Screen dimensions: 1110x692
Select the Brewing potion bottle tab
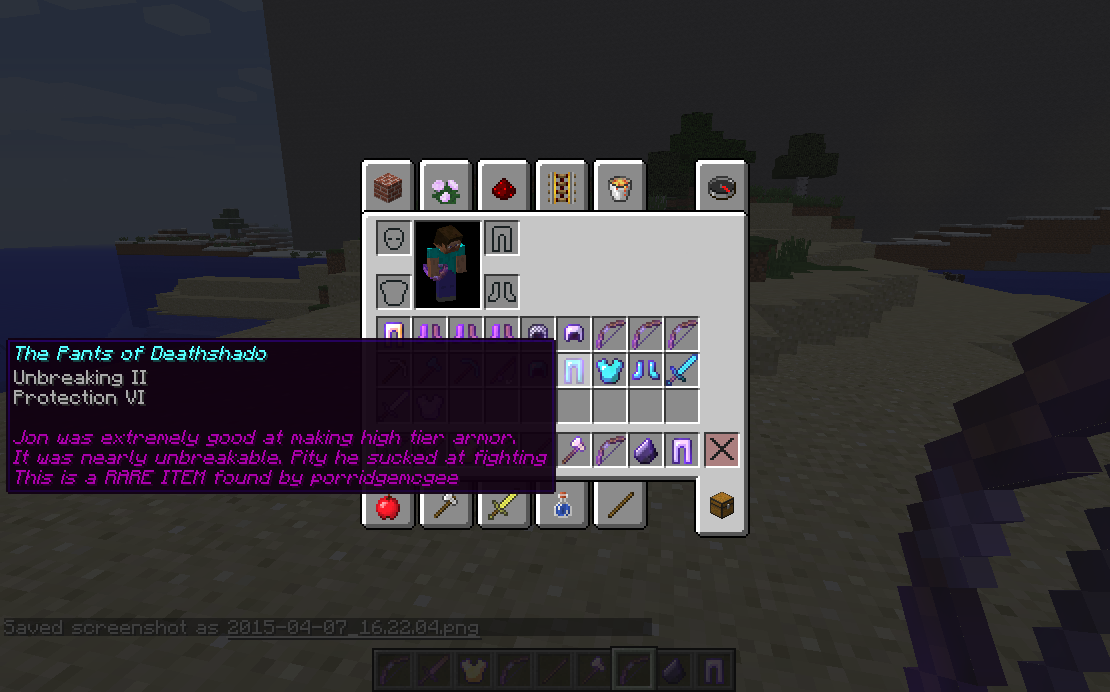tap(561, 507)
